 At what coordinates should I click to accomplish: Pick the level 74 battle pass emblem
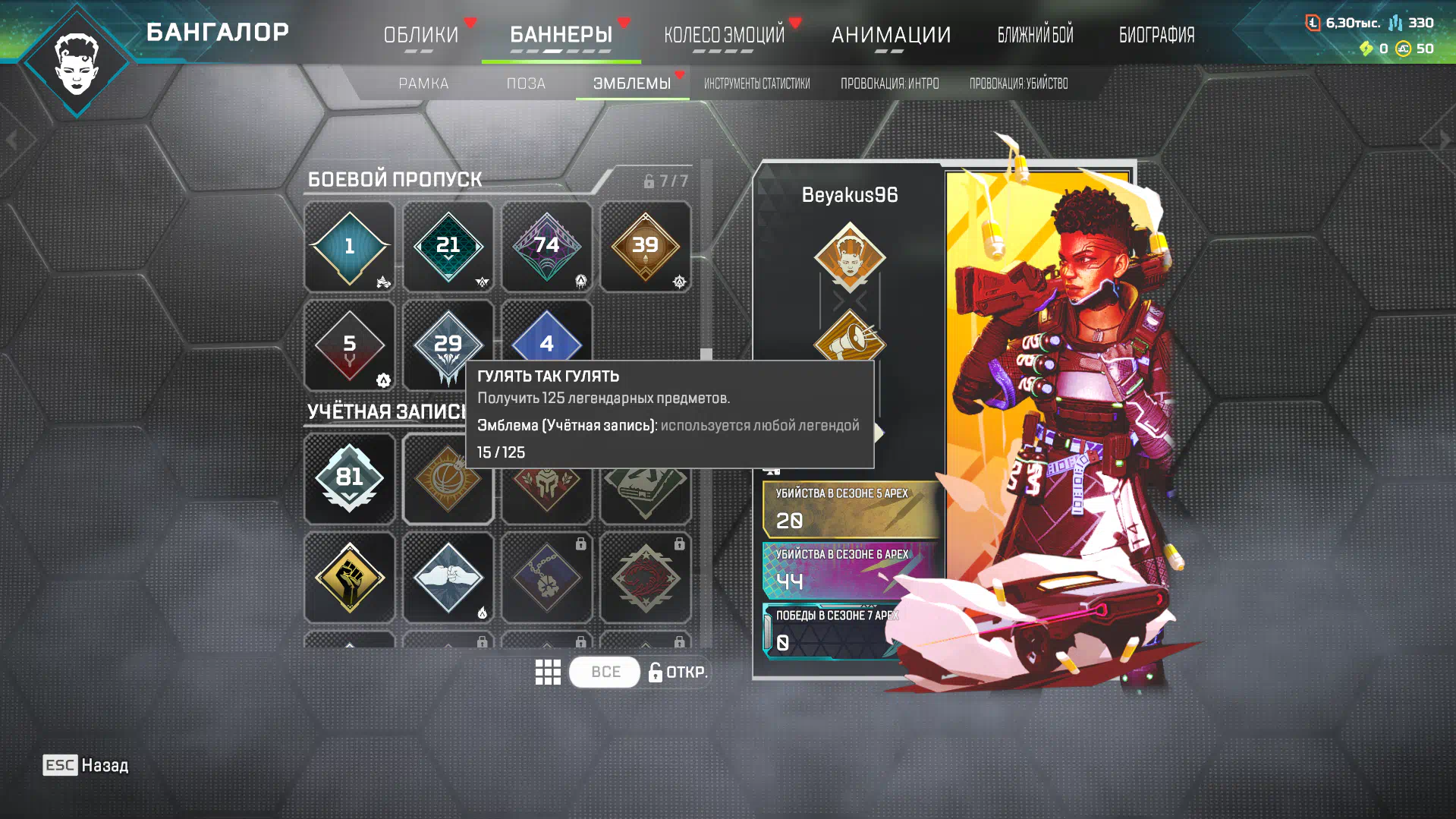click(x=546, y=247)
